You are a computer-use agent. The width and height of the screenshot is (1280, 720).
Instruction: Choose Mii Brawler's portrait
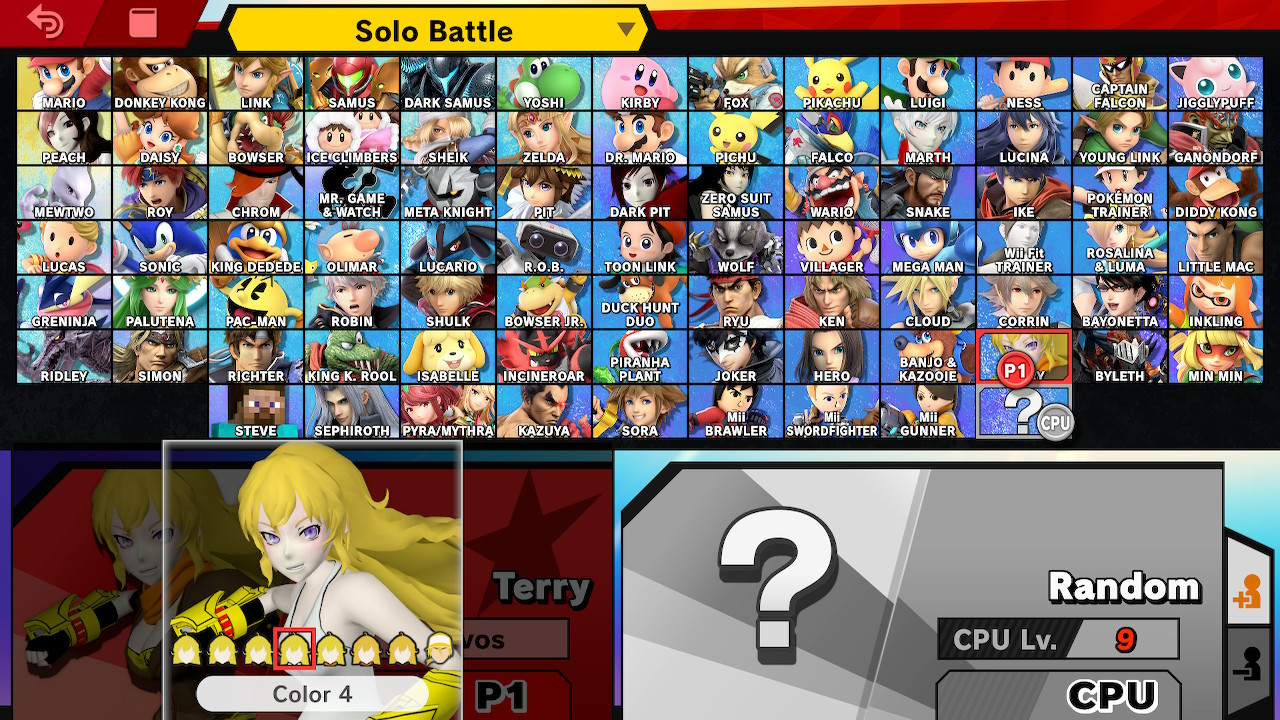click(x=736, y=410)
